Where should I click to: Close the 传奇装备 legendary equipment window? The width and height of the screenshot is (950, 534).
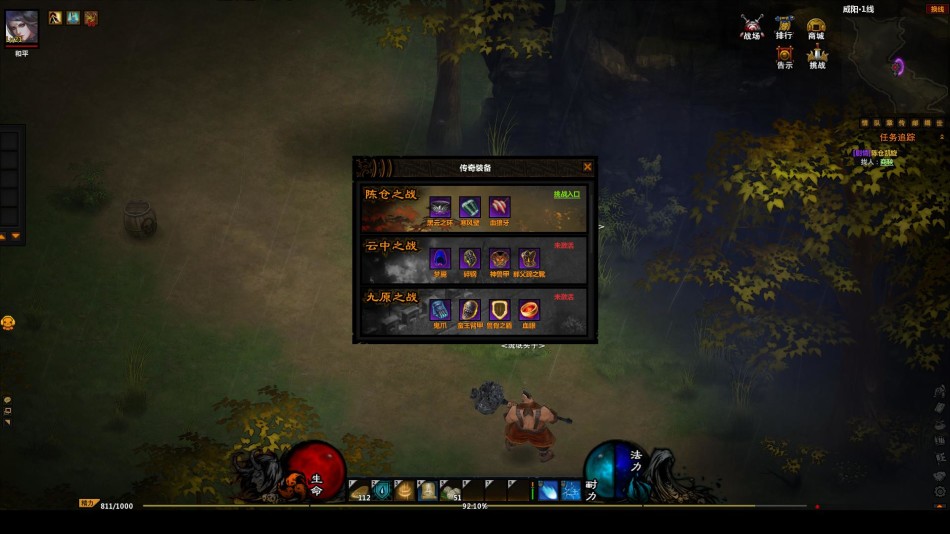point(587,167)
